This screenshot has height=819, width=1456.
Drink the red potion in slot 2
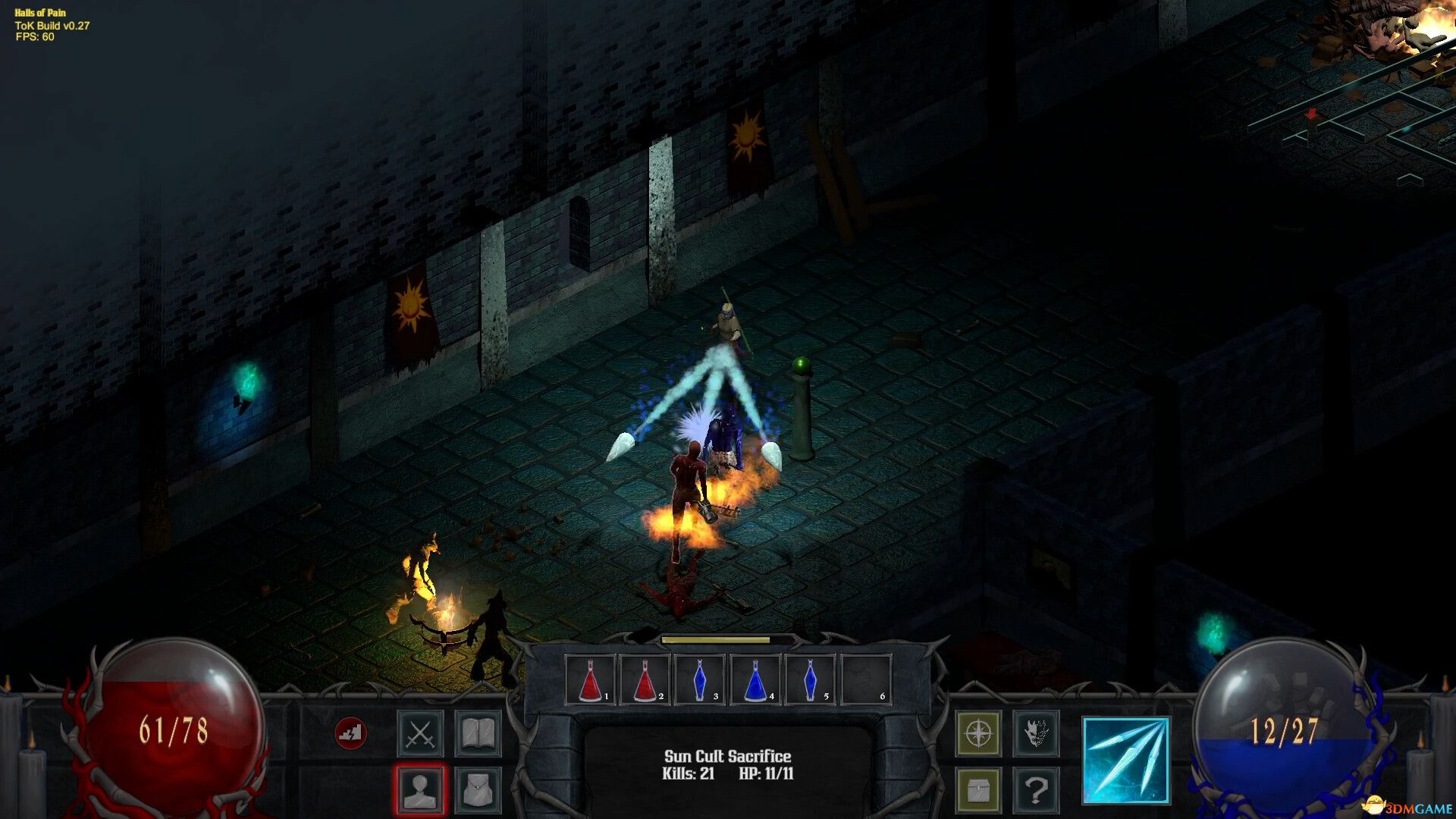pos(645,679)
